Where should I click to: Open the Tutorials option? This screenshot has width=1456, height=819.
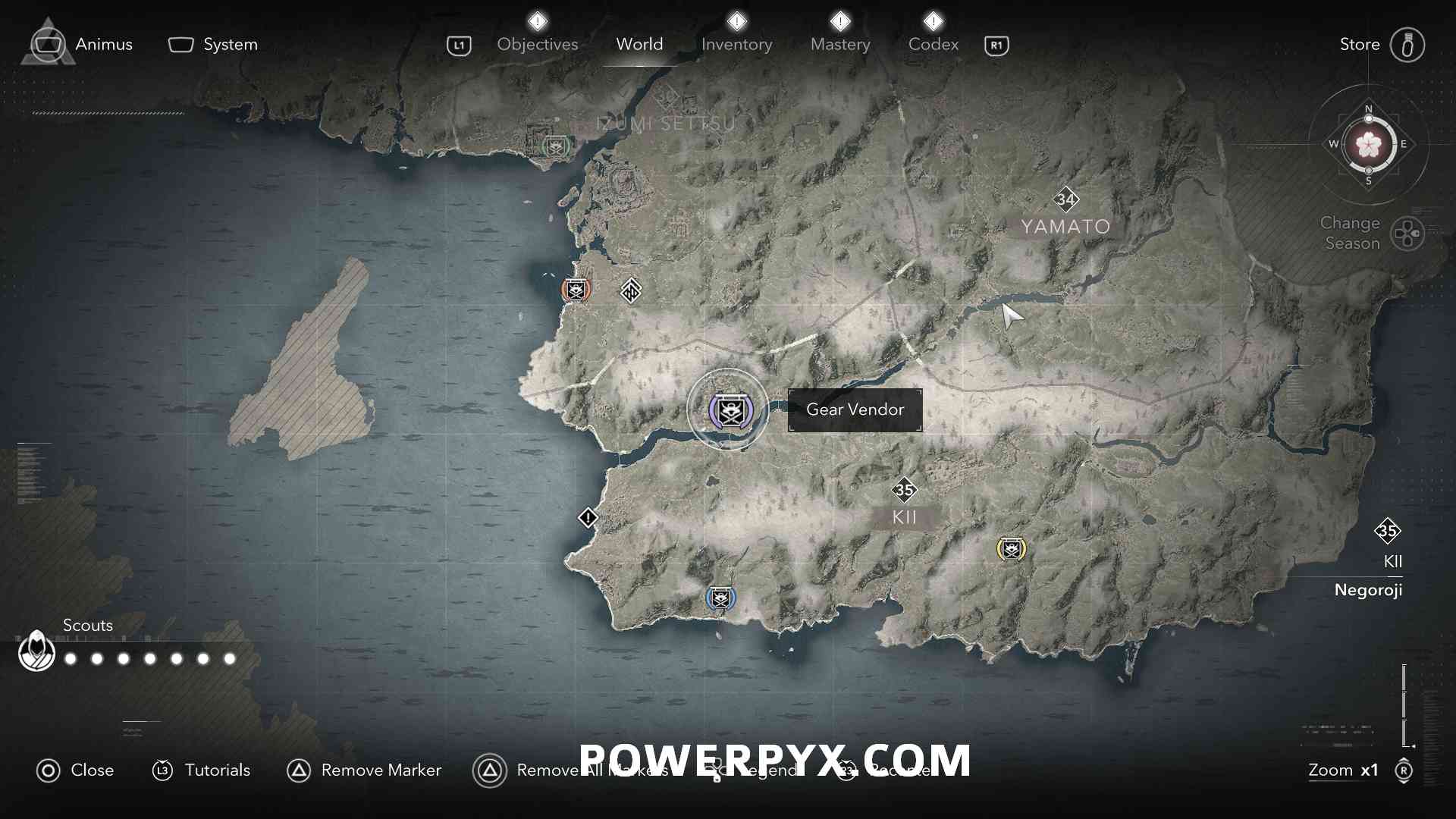click(202, 770)
